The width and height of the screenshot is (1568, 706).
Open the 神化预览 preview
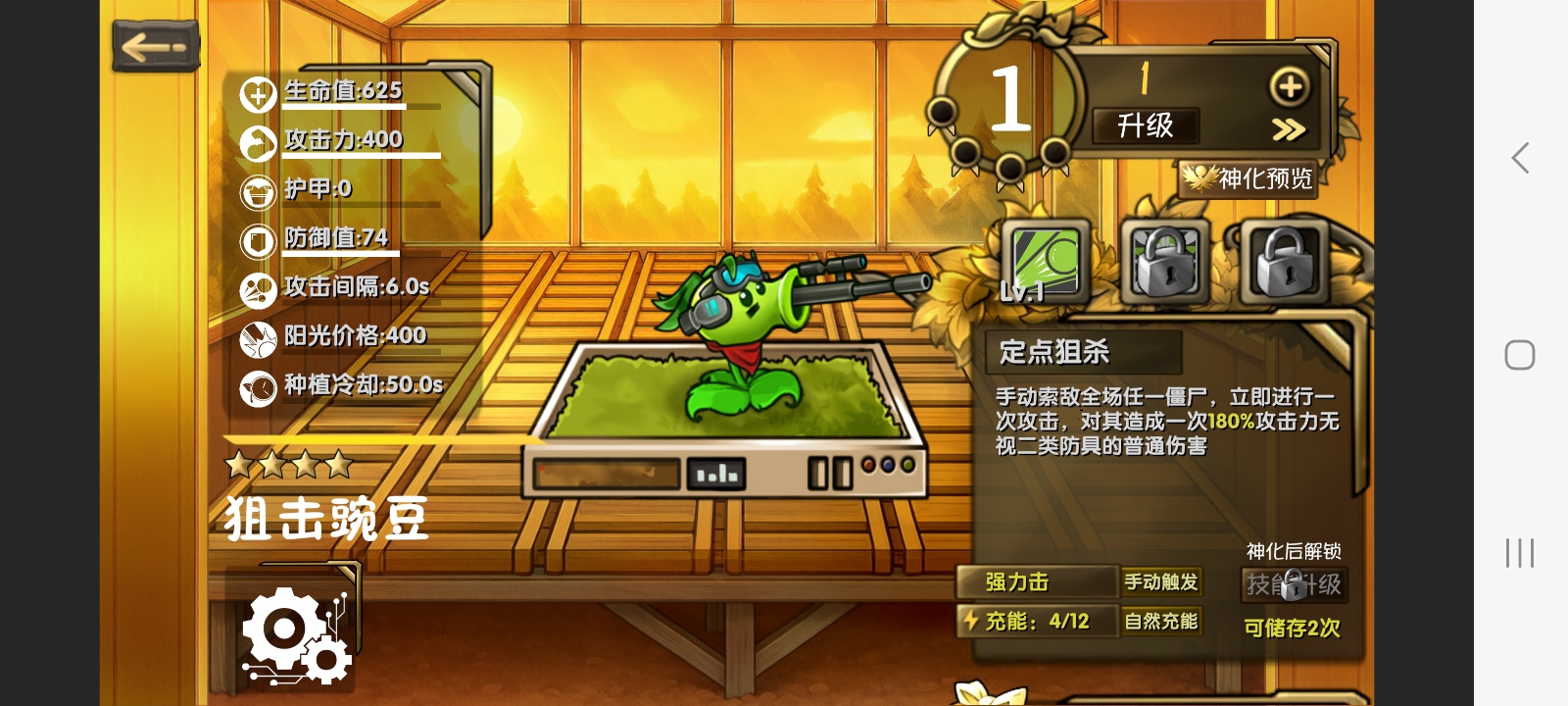1249,181
